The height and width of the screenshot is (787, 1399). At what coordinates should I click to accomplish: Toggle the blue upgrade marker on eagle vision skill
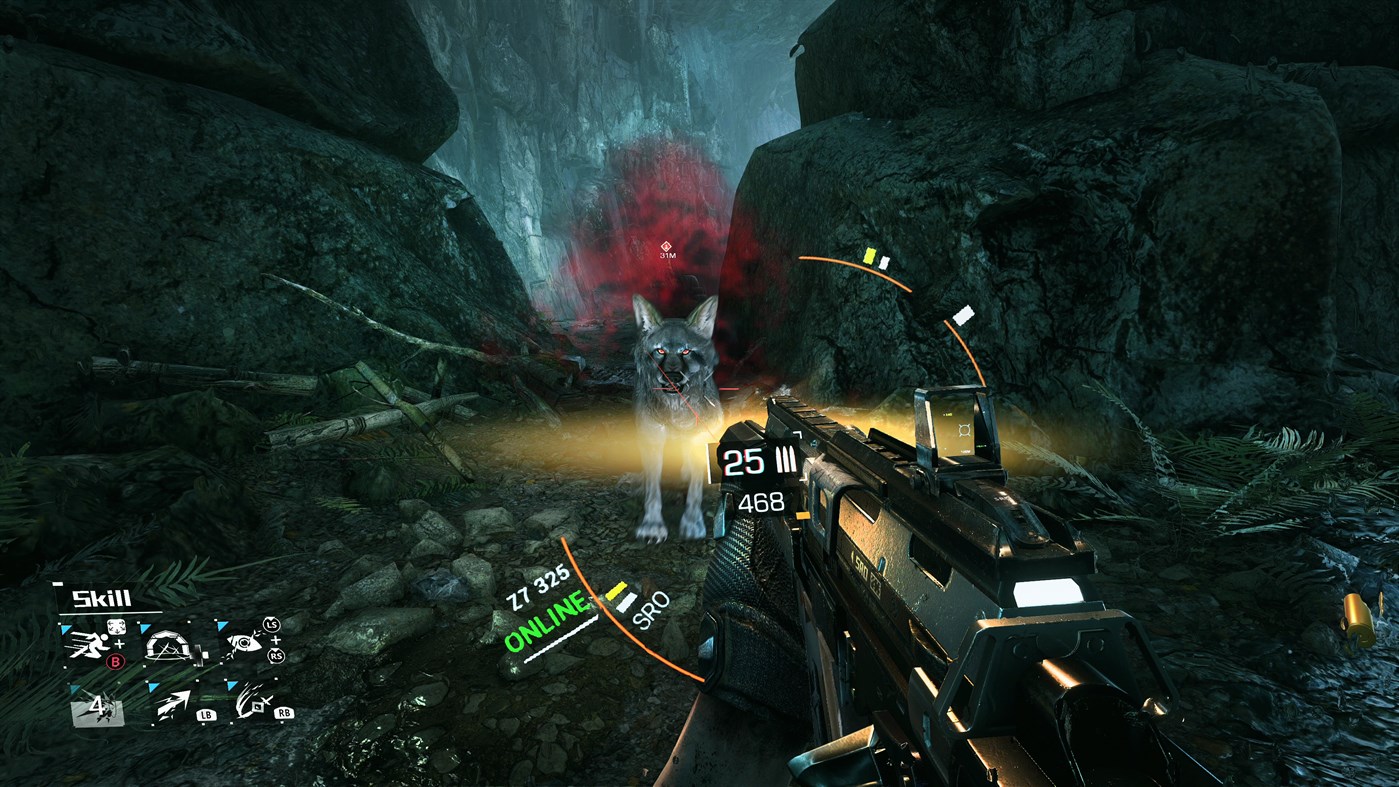[x=220, y=626]
